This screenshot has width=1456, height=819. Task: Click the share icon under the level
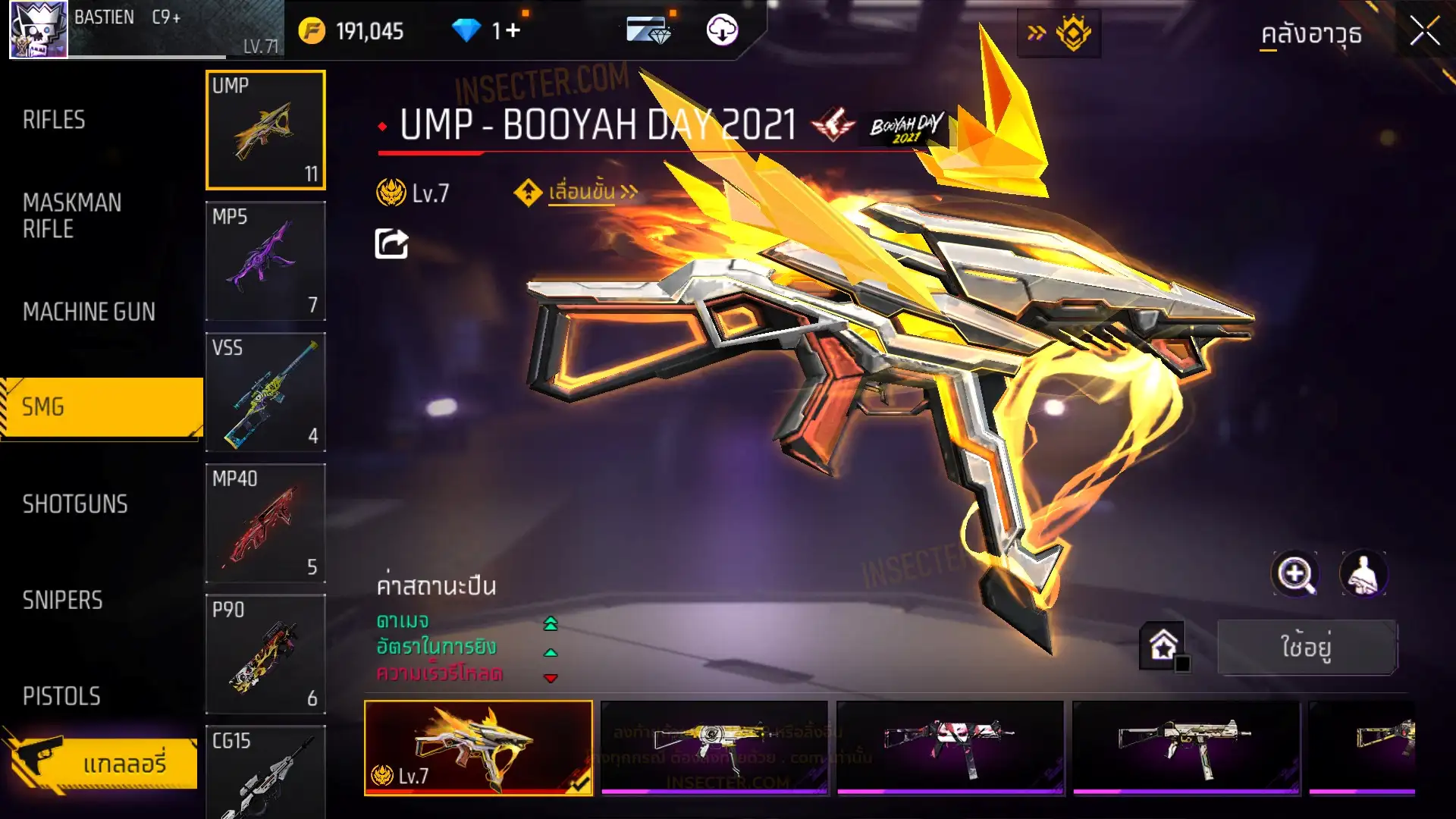click(x=391, y=244)
